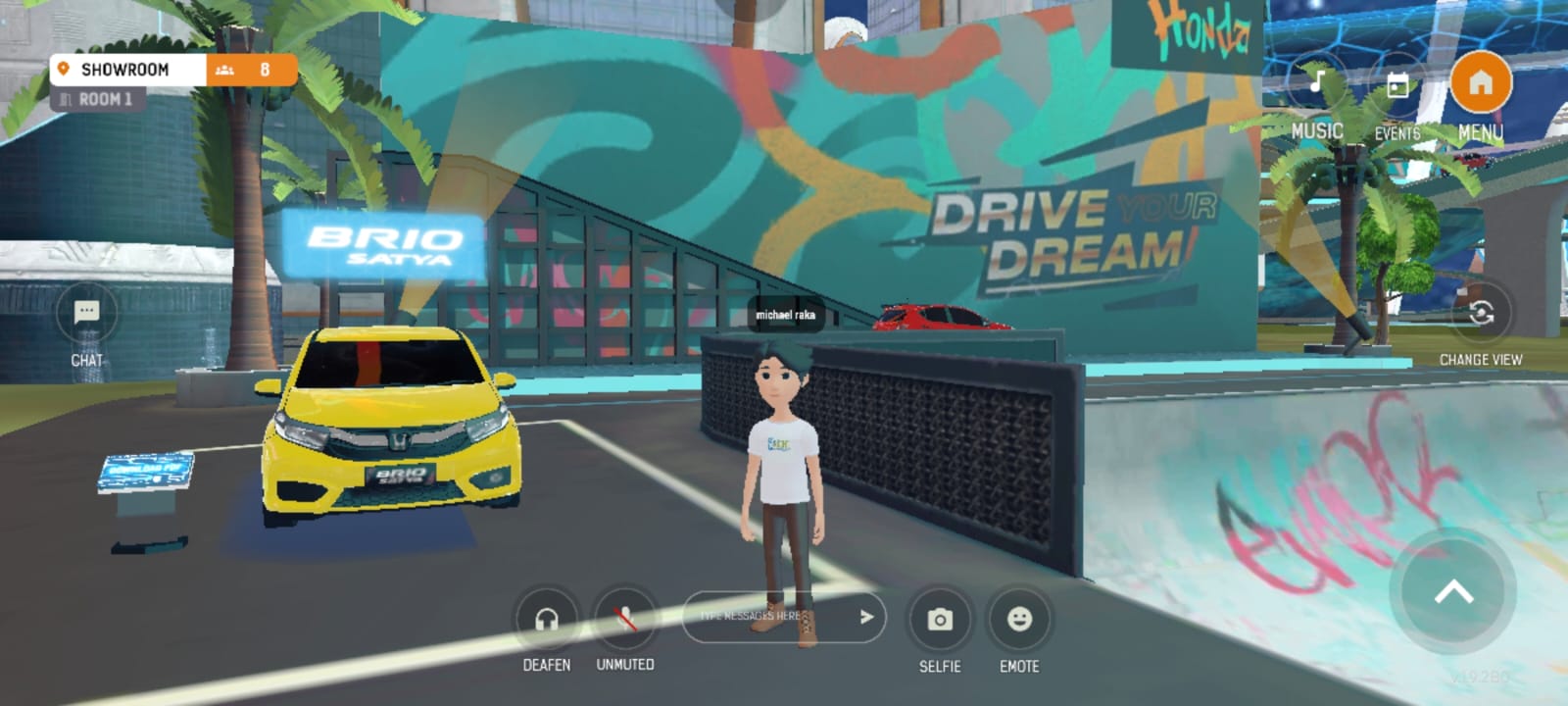Screen dimensions: 1568x706
Task: Toggle the Unmuted microphone button
Action: [x=625, y=620]
